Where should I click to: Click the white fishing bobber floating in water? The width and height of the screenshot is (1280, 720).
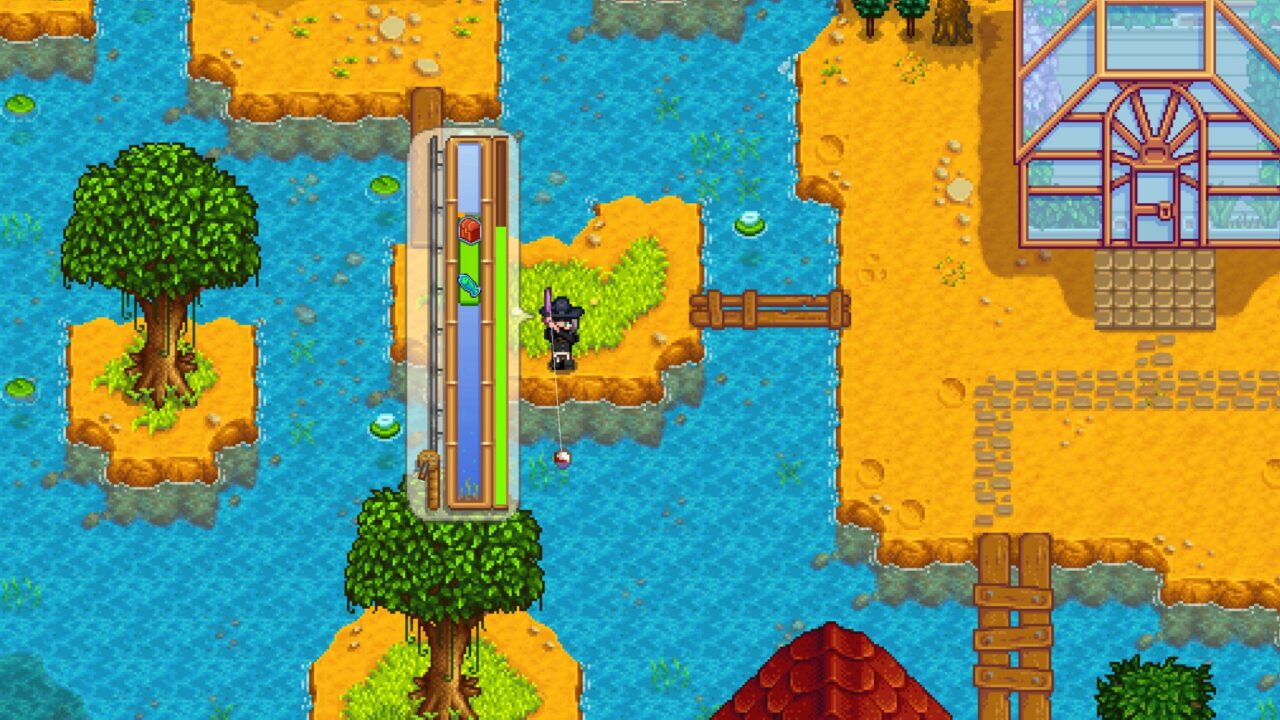[561, 461]
